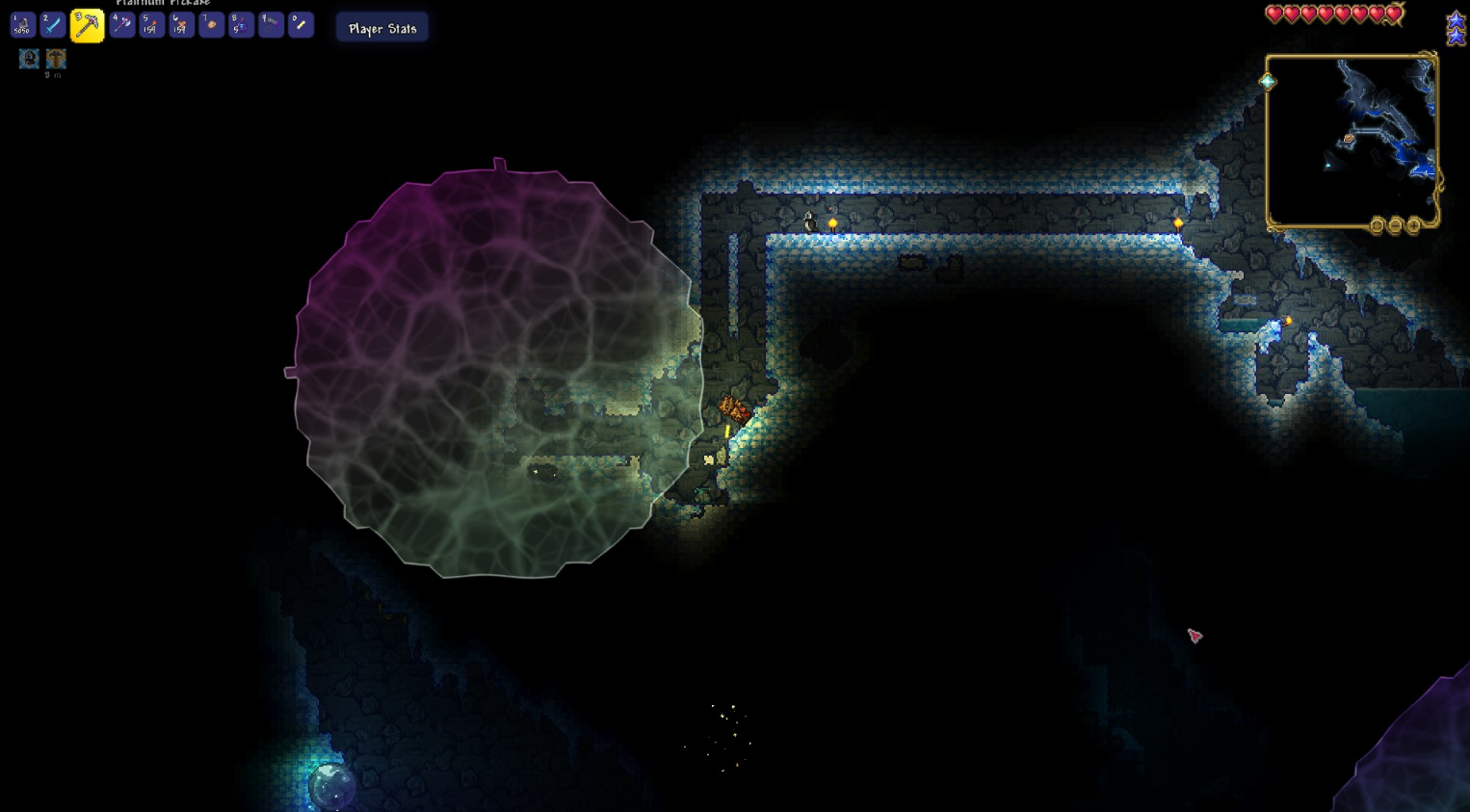Choose the potion stack in slot 8
Screen dimensions: 1470x812
(241, 25)
